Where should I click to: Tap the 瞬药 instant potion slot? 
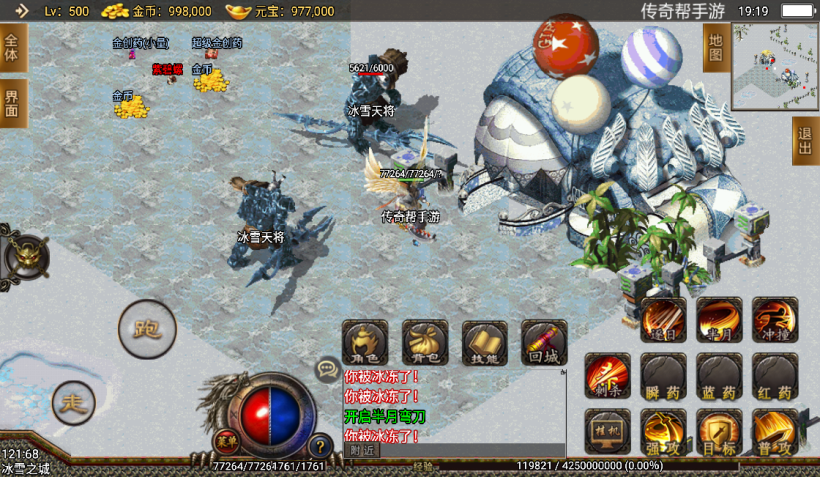[664, 376]
